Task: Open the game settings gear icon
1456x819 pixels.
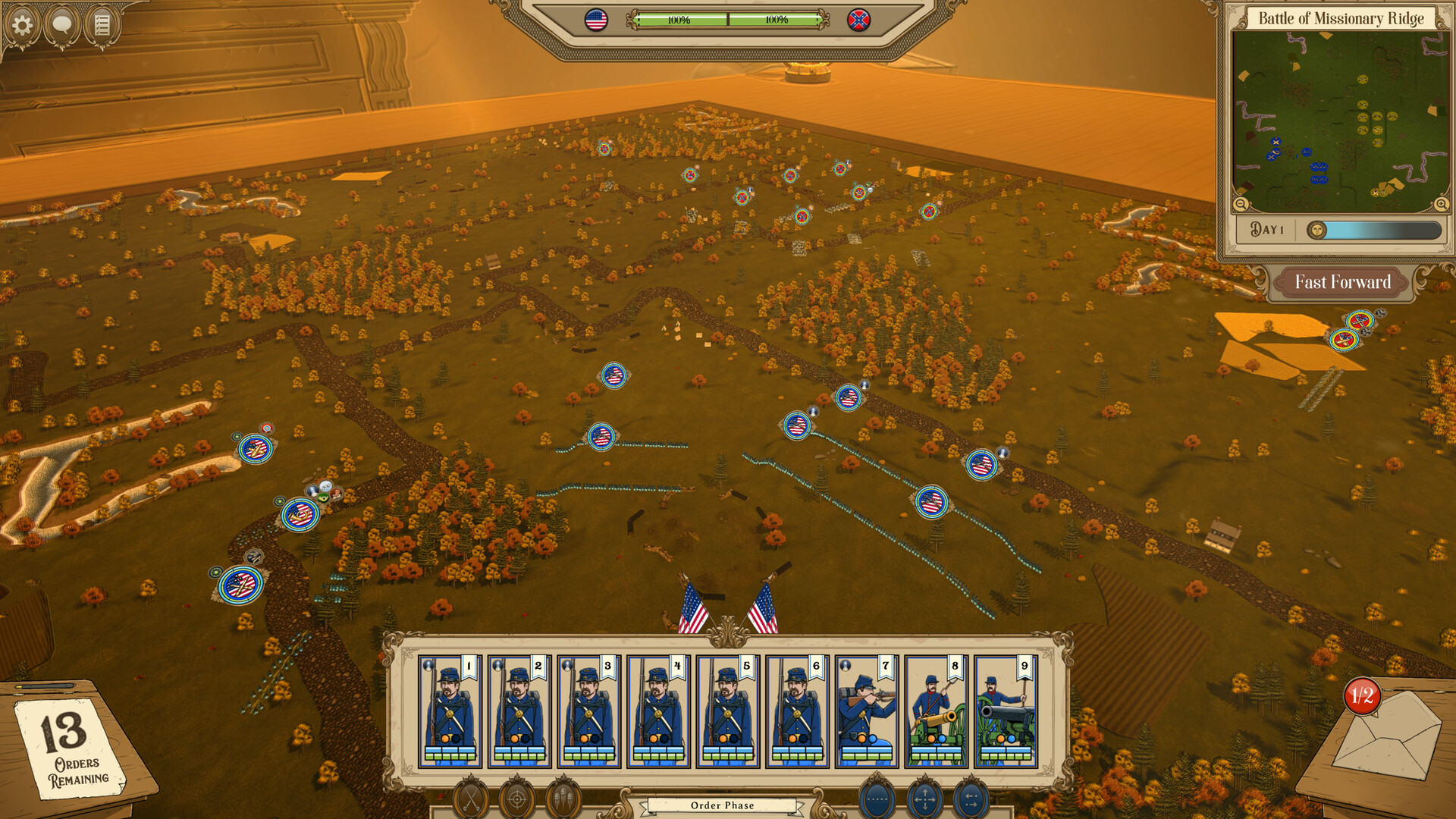Action: pyautogui.click(x=23, y=24)
